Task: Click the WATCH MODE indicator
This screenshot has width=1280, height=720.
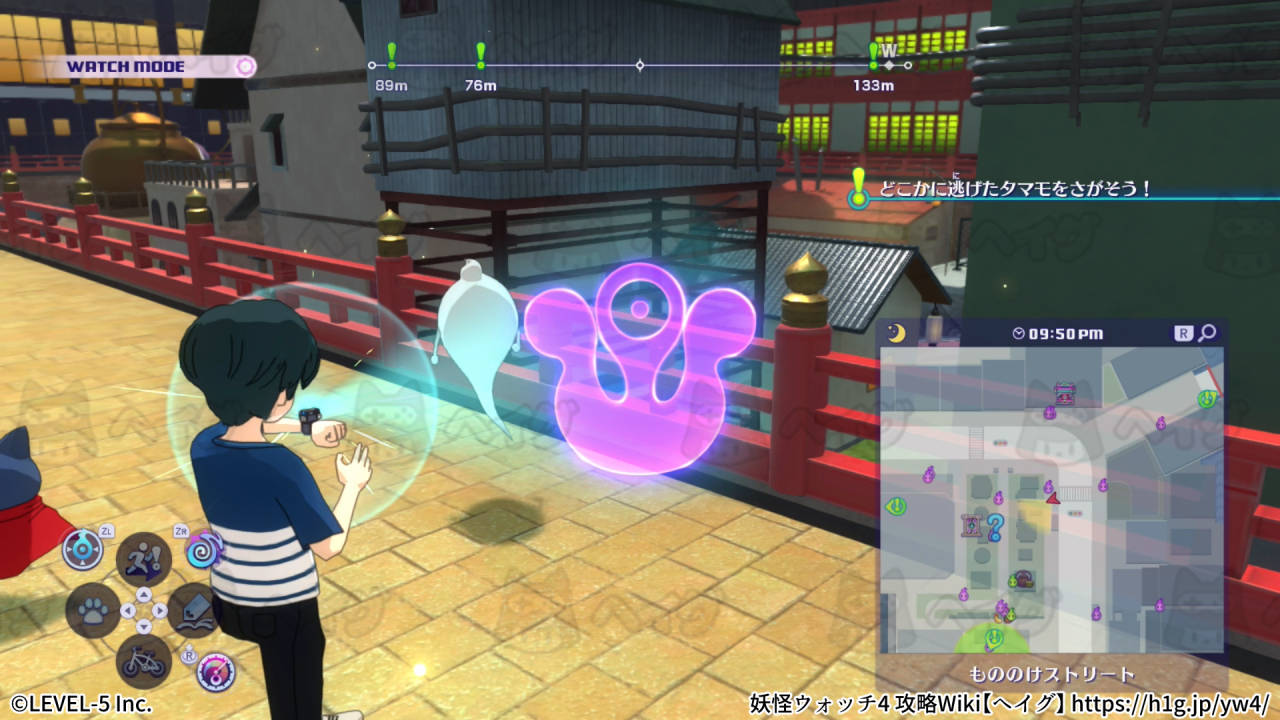Action: 150,67
